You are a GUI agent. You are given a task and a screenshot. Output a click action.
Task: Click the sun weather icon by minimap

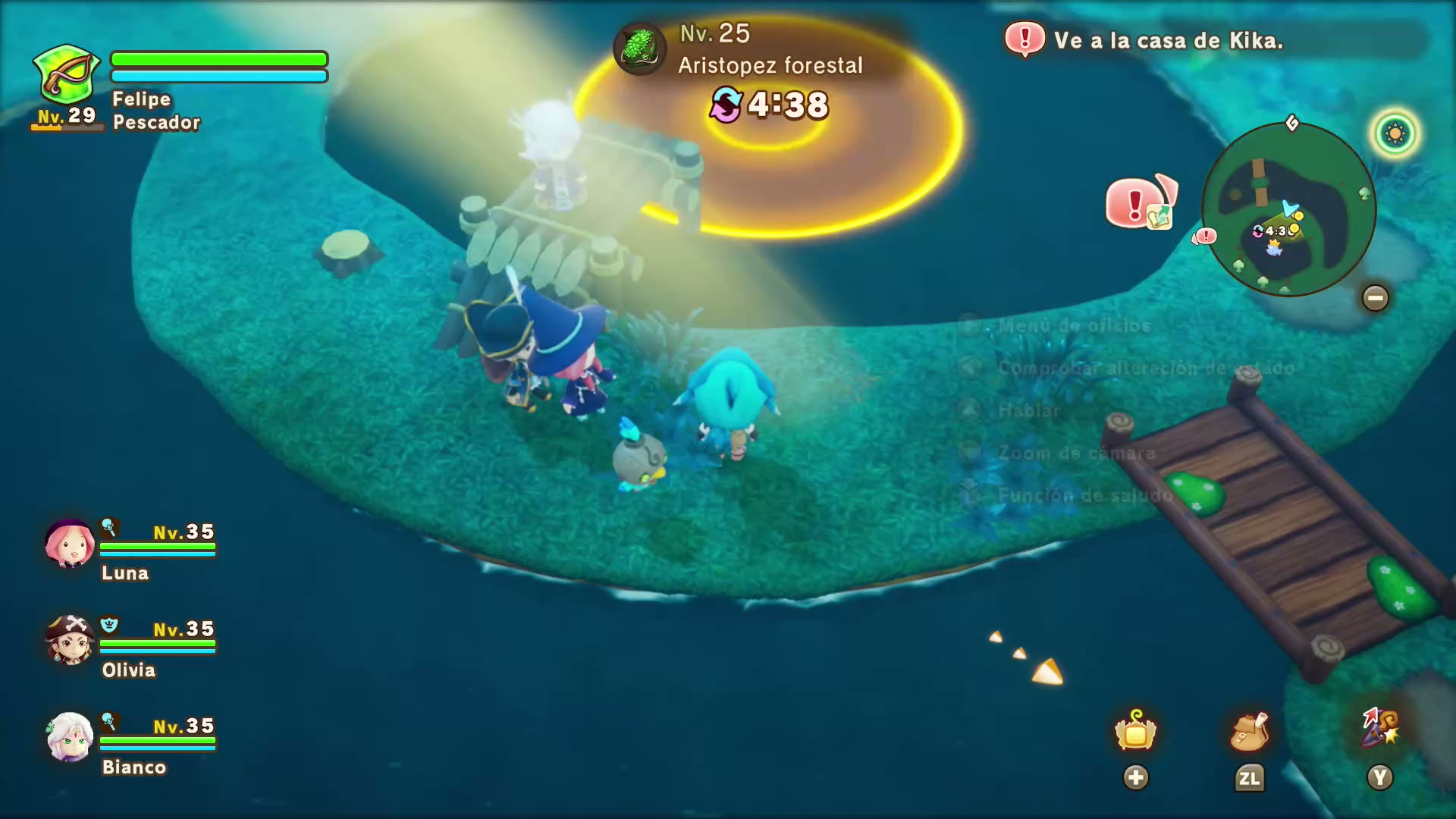(1395, 134)
